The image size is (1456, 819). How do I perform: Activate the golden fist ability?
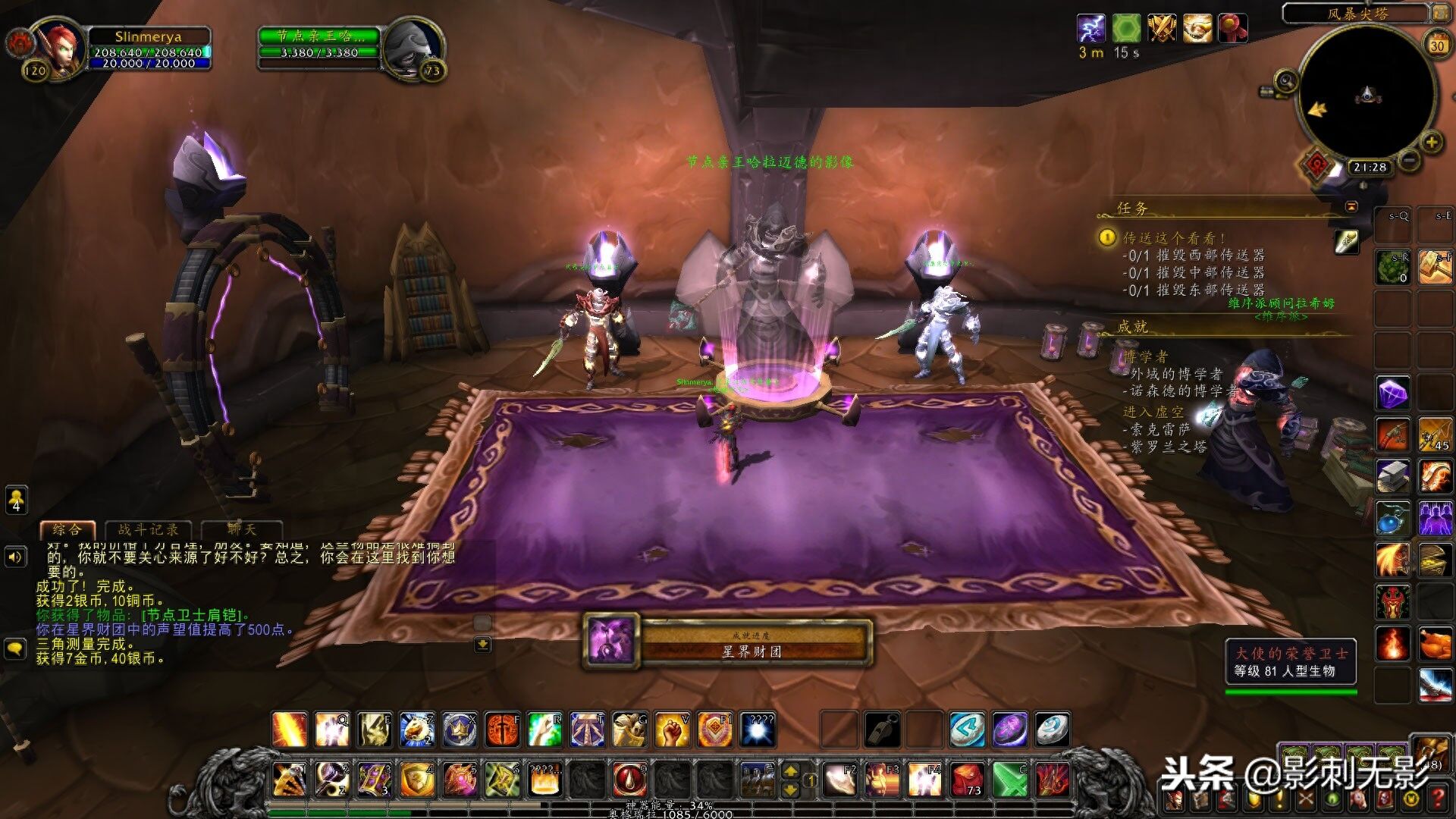672,730
